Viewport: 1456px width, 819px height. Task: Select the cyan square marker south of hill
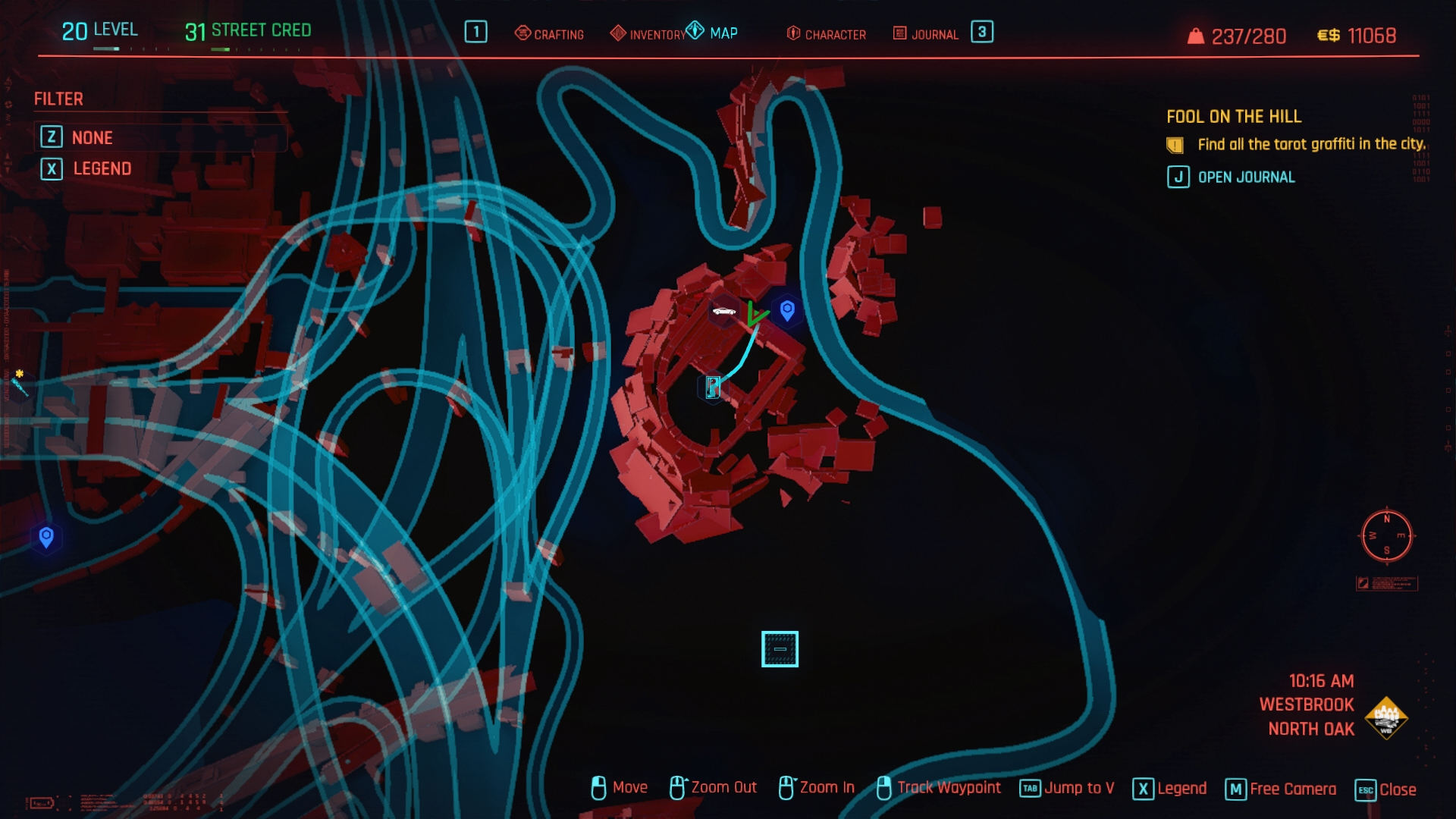click(780, 649)
